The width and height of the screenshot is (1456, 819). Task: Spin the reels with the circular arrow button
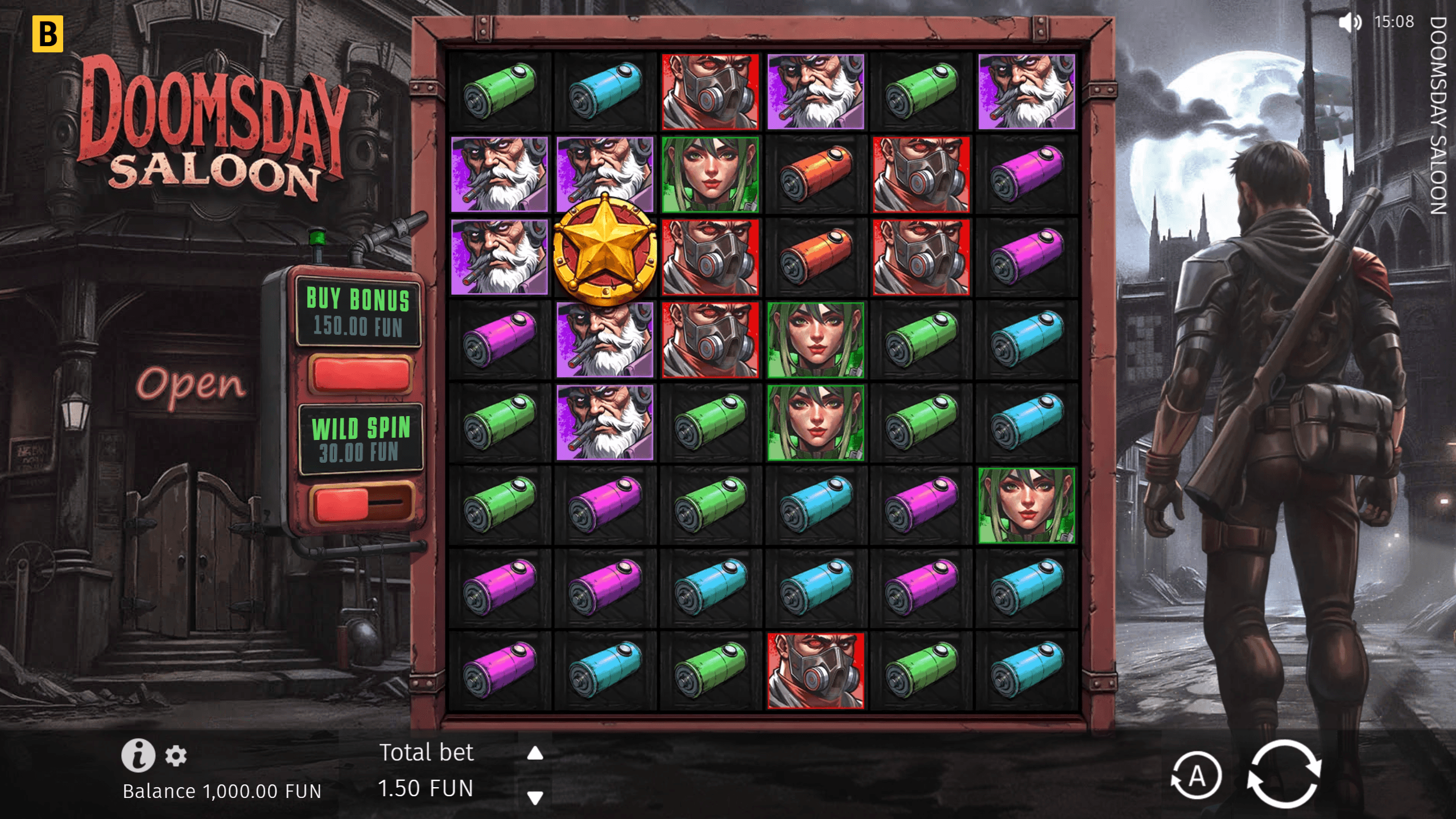(1283, 774)
